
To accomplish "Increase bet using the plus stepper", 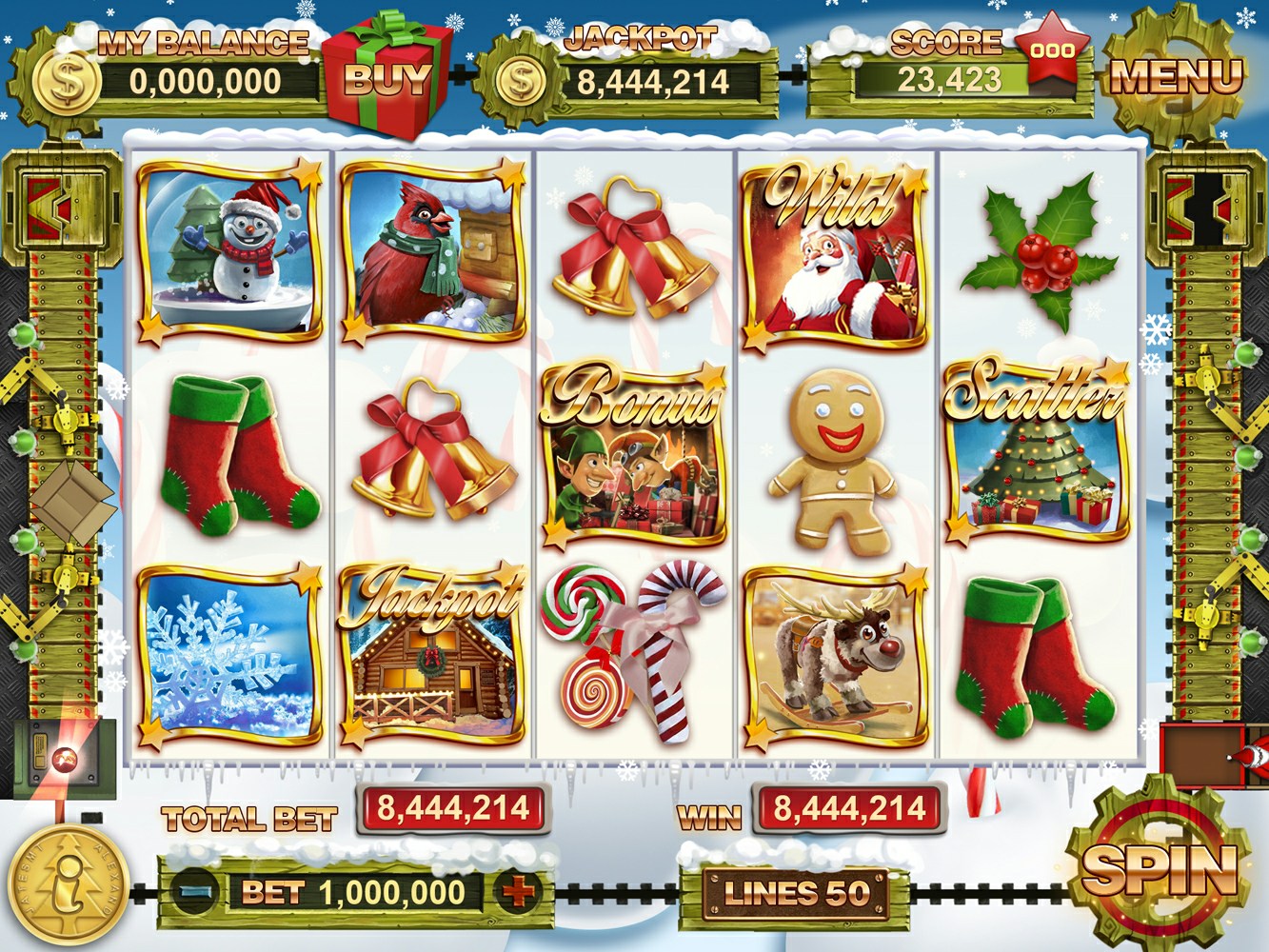I will click(x=515, y=893).
